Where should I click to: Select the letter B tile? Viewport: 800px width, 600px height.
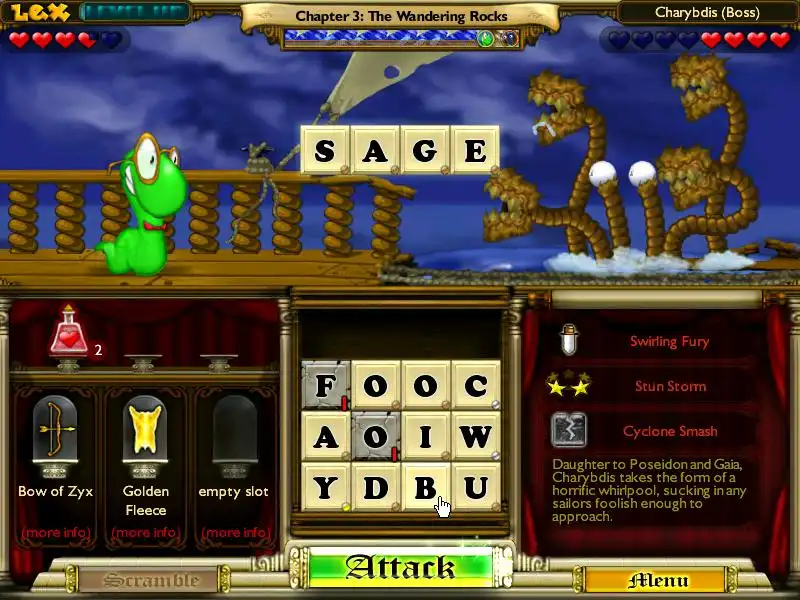(x=425, y=487)
